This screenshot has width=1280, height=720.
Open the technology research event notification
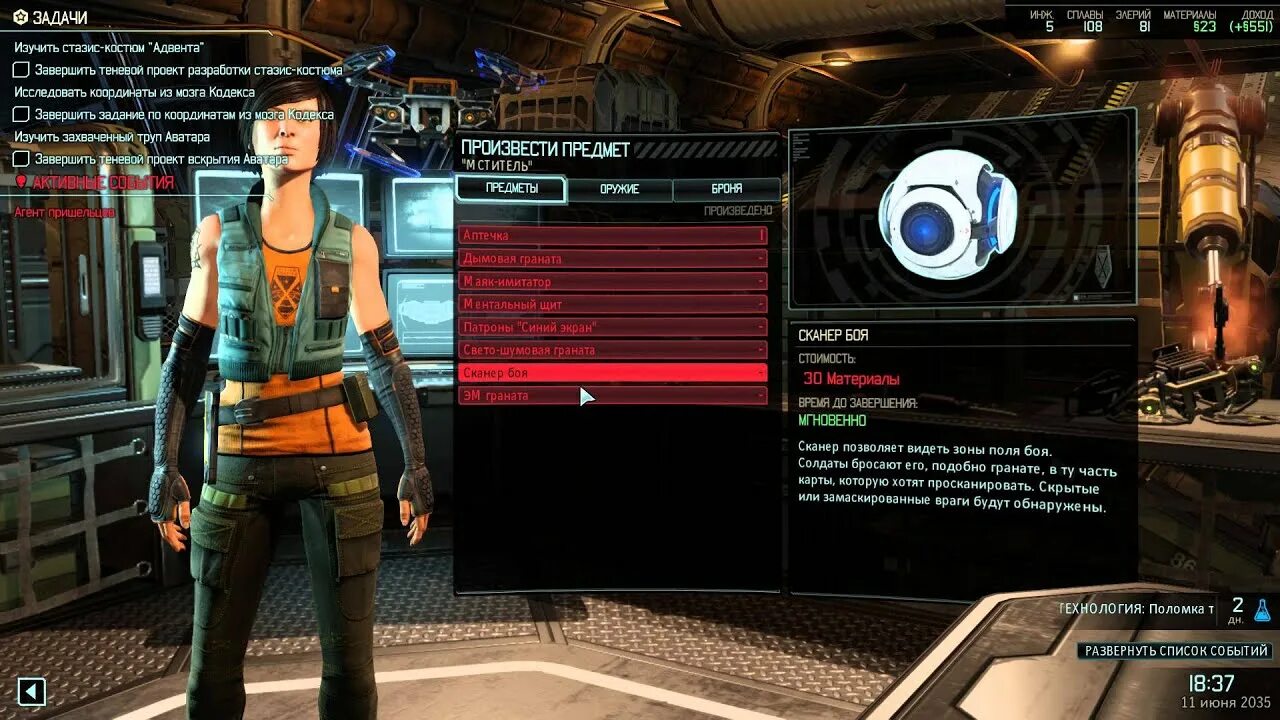click(x=1140, y=608)
